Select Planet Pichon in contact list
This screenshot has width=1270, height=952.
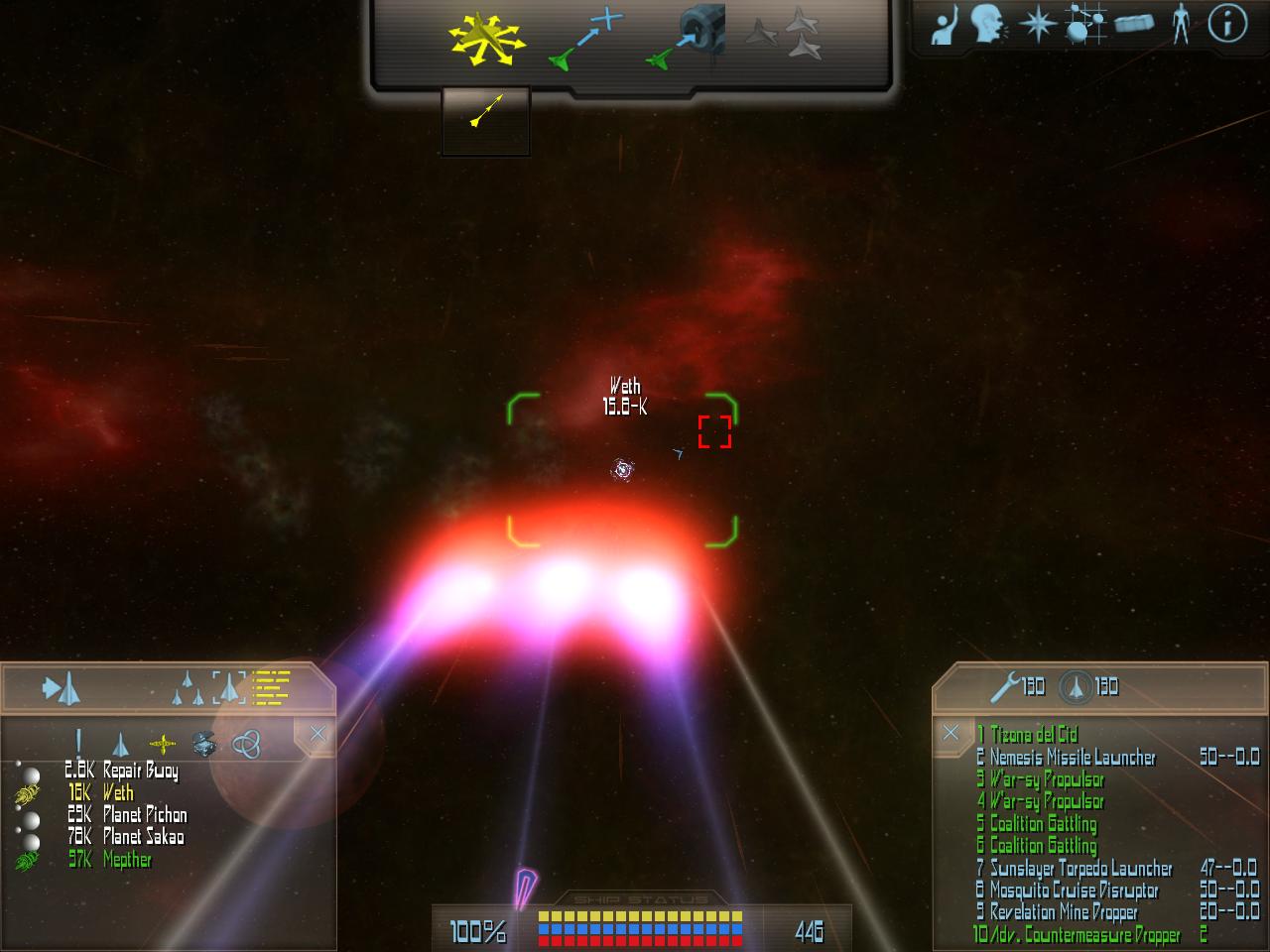point(144,814)
